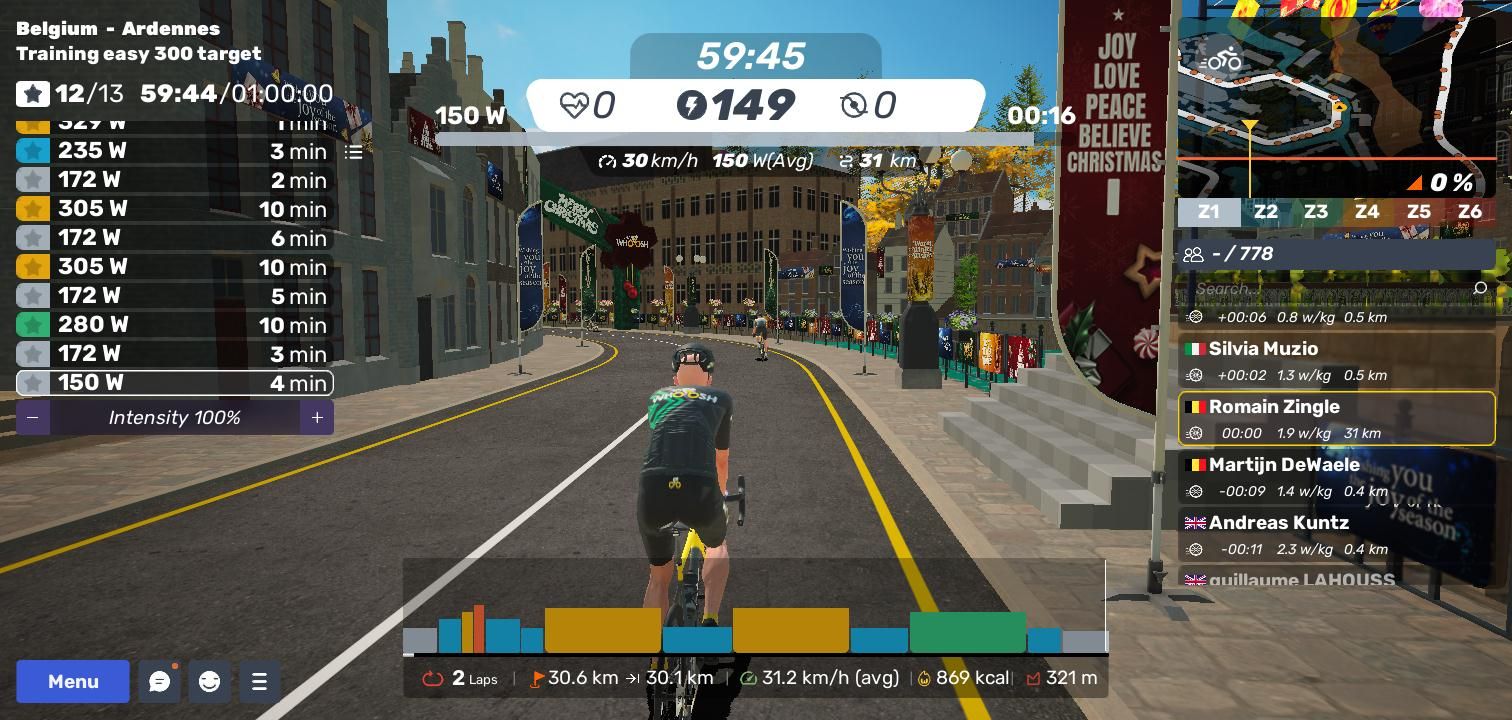Click the bike icon on the minimap
This screenshot has width=1512, height=720.
1221,59
